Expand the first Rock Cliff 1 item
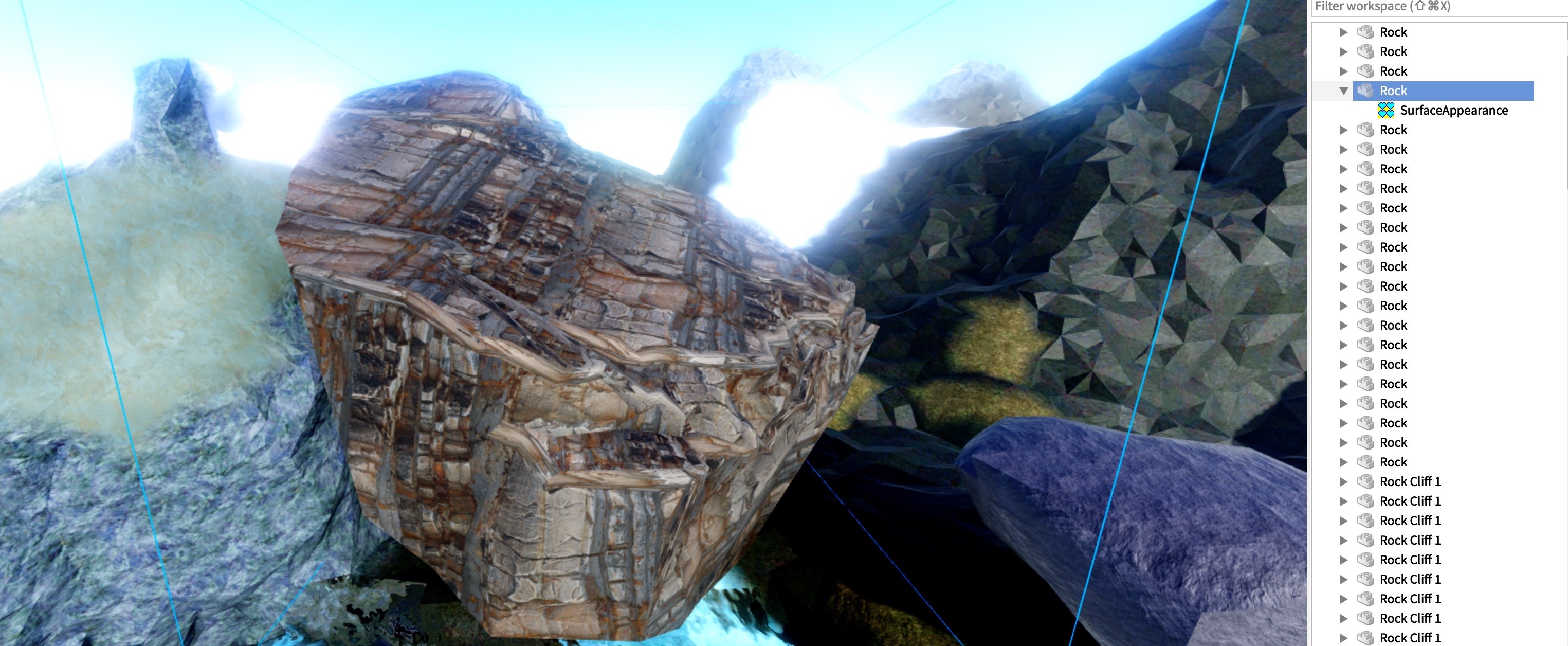The width and height of the screenshot is (1568, 646). pyautogui.click(x=1343, y=481)
